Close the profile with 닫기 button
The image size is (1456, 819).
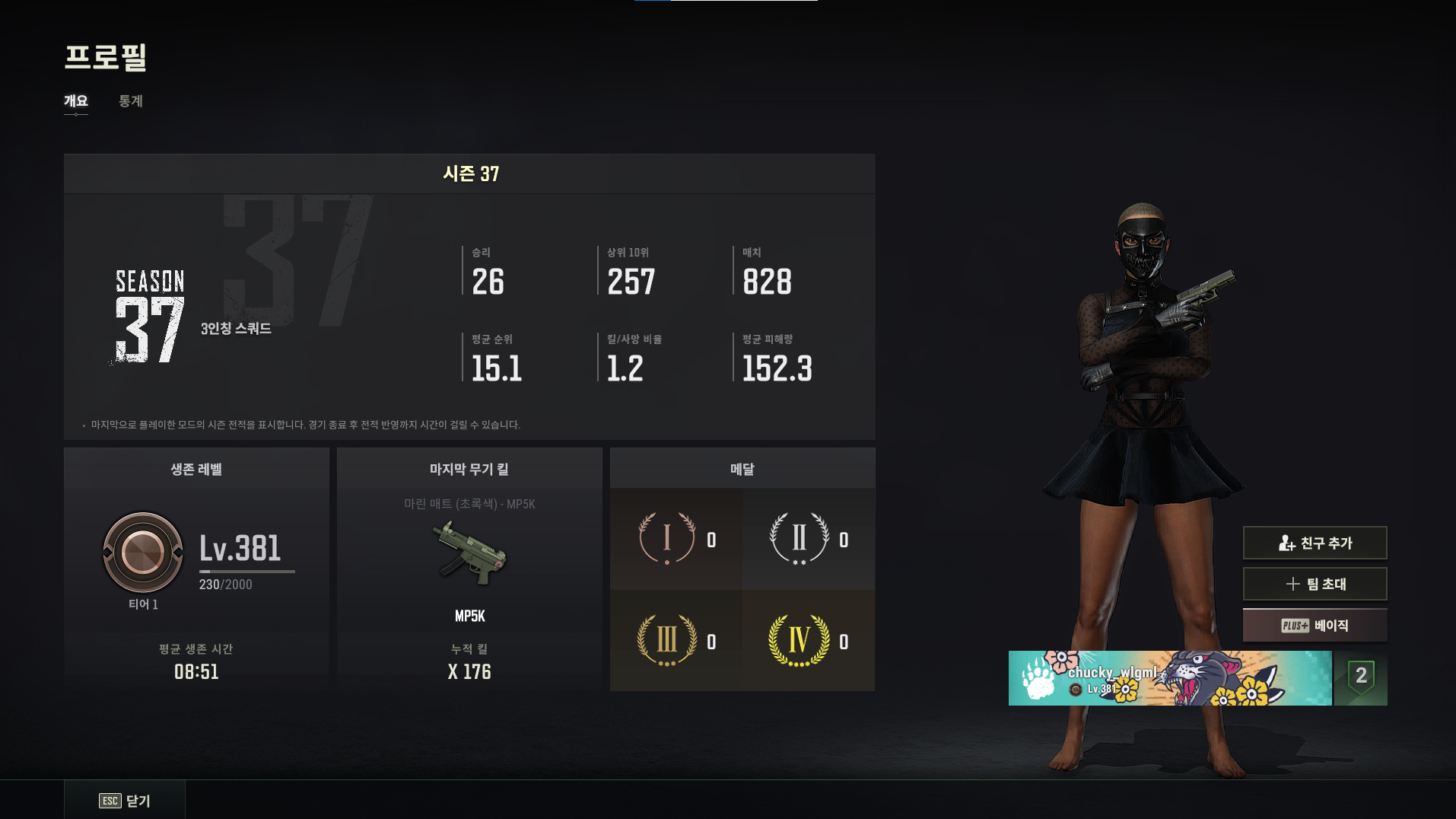click(125, 800)
